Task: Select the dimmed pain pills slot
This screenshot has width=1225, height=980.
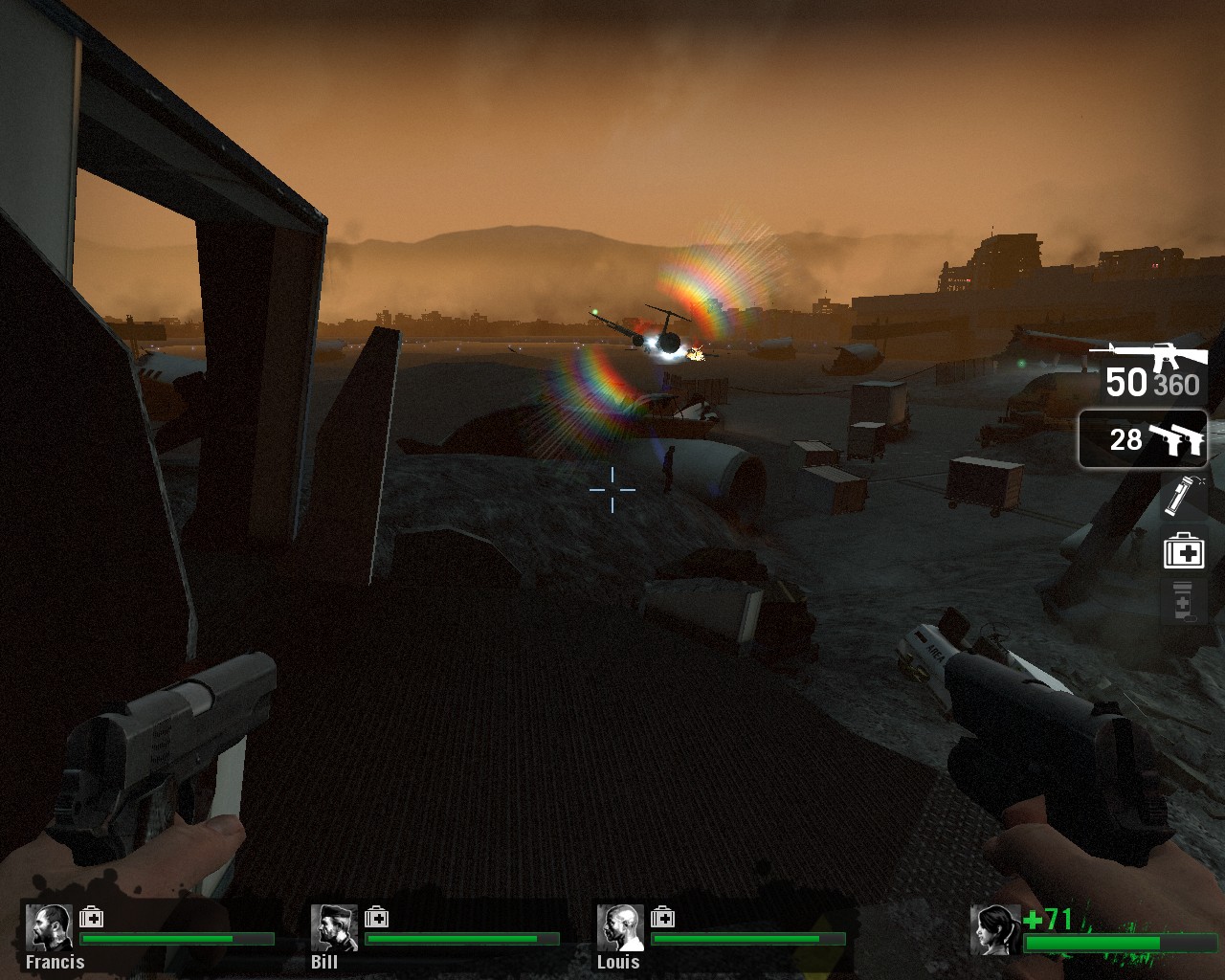Action: tap(1183, 602)
